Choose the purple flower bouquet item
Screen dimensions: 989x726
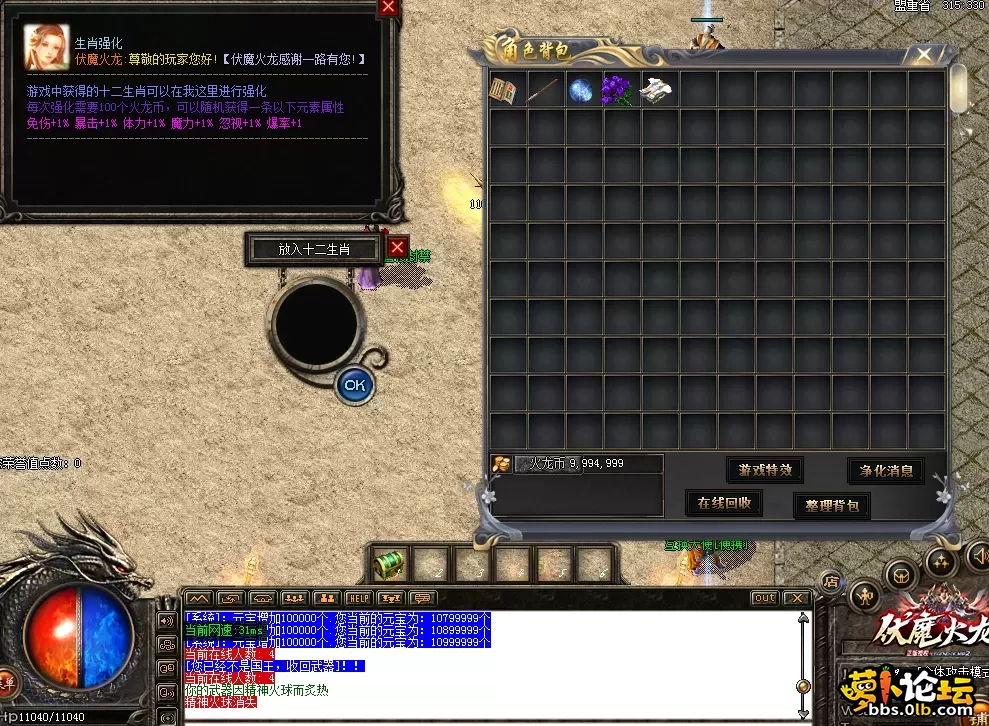618,91
